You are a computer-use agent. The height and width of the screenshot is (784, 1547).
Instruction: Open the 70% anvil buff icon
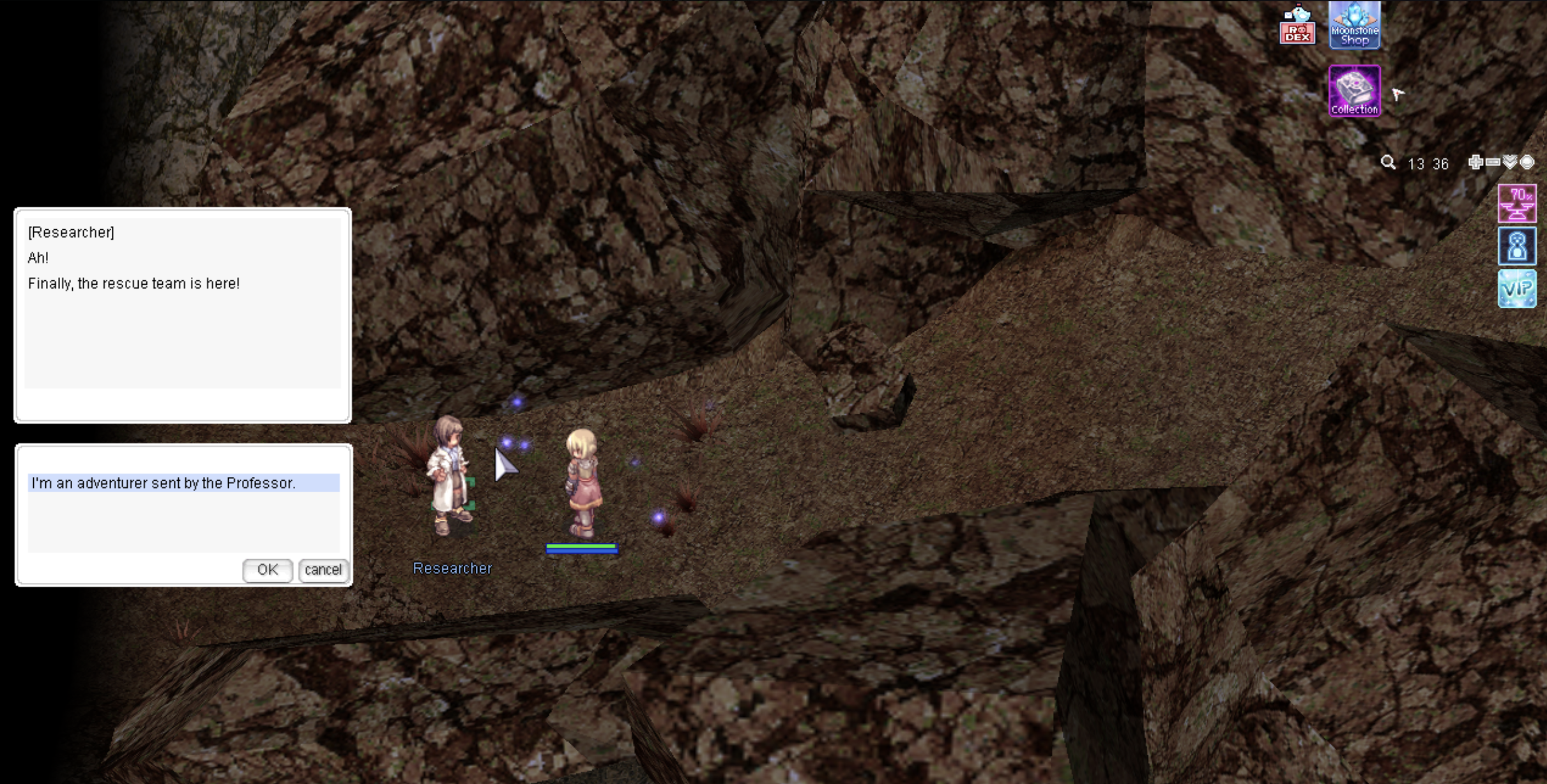[1517, 204]
